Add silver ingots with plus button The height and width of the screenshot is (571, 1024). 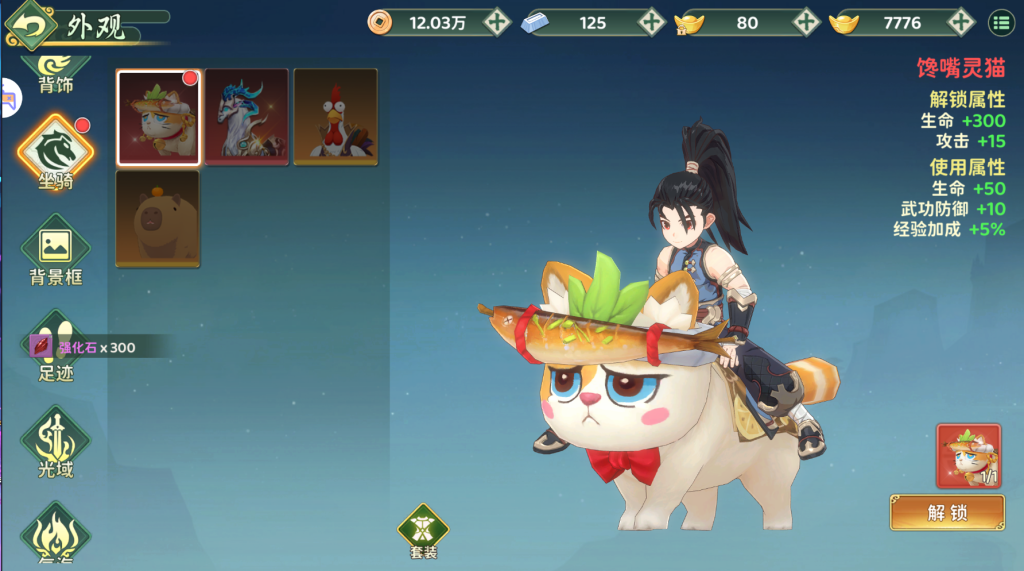click(651, 21)
